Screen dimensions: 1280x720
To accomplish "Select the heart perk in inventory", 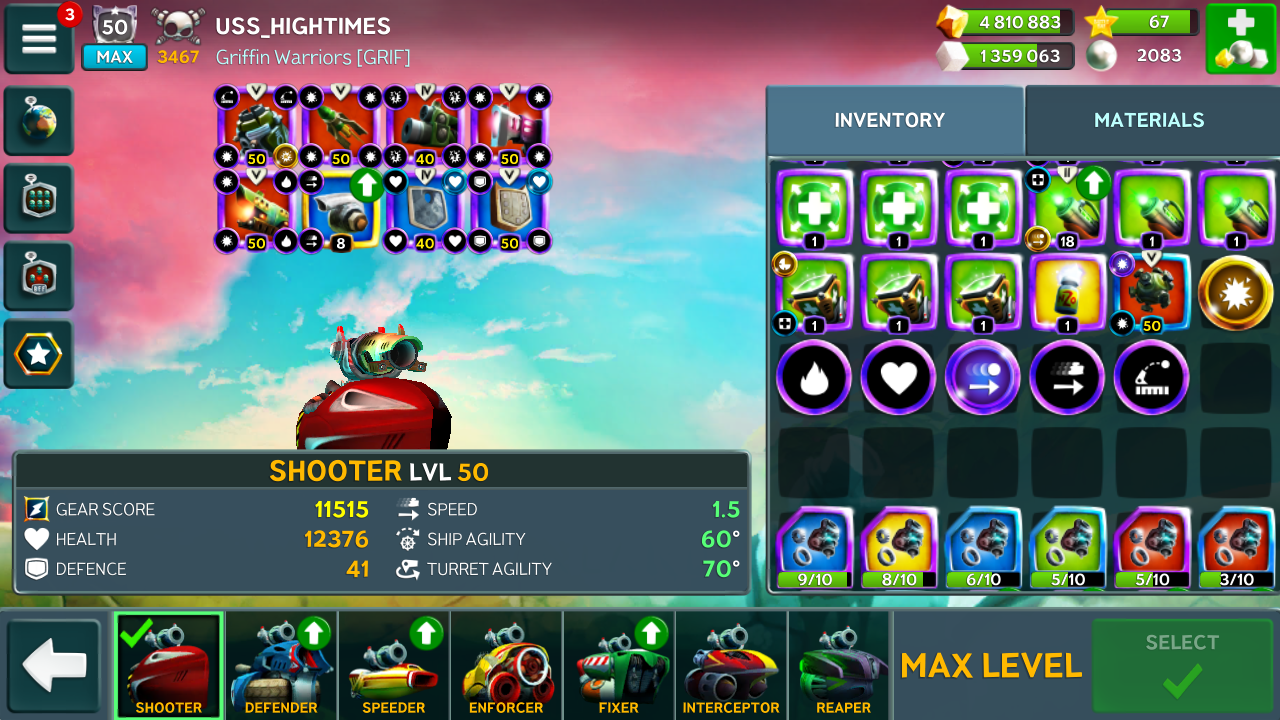I will pyautogui.click(x=898, y=378).
